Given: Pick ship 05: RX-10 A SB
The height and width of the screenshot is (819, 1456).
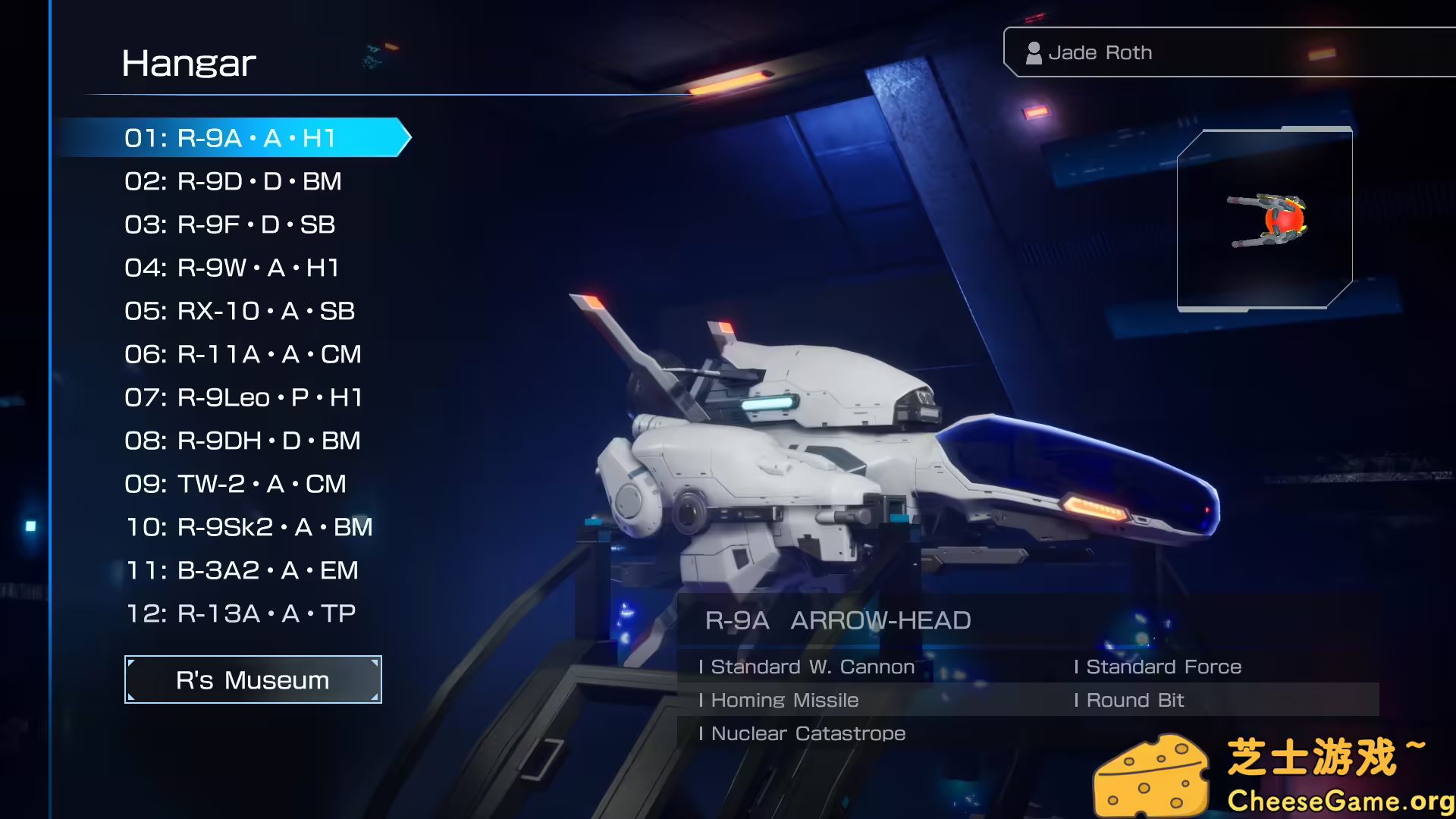Looking at the screenshot, I should [x=239, y=311].
